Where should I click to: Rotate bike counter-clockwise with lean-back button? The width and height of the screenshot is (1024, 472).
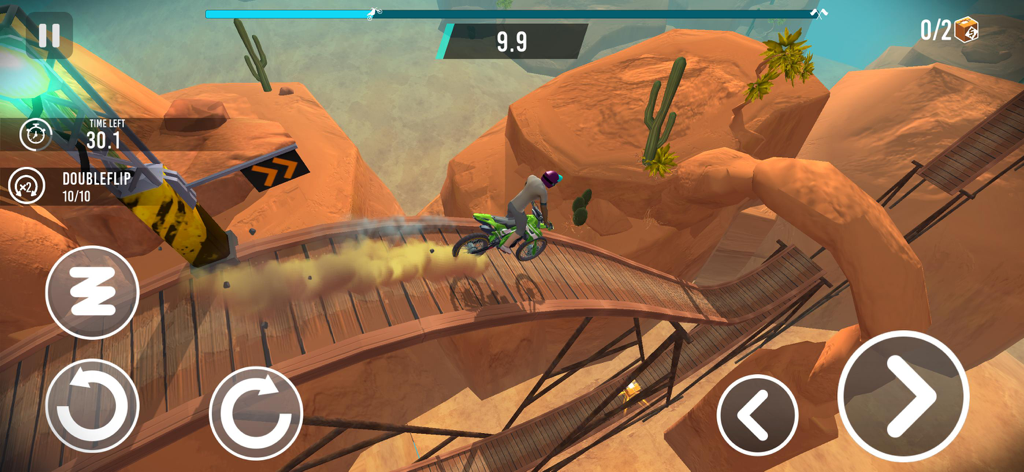92,405
